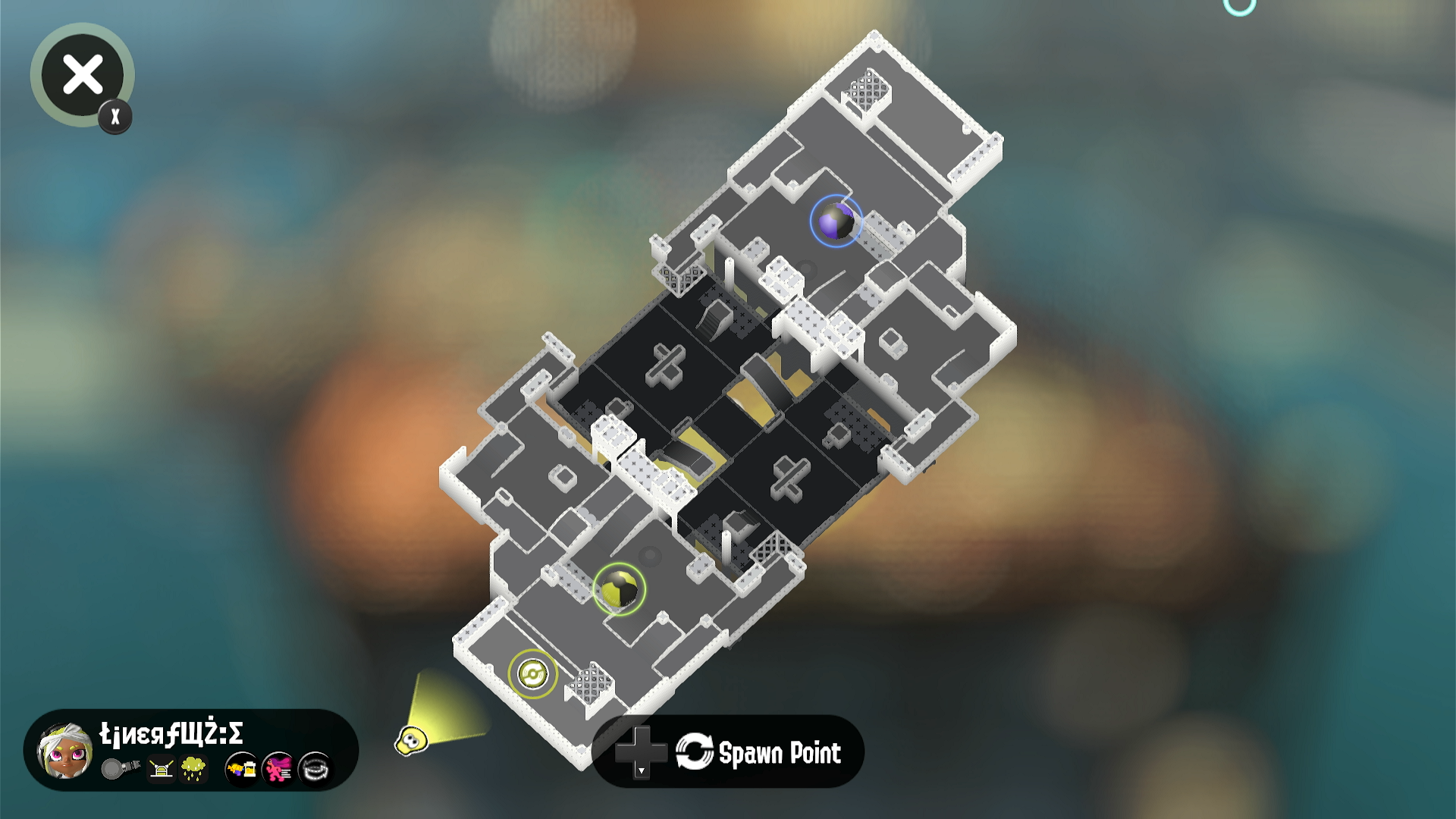Select the Spawn Point jump button

click(728, 752)
